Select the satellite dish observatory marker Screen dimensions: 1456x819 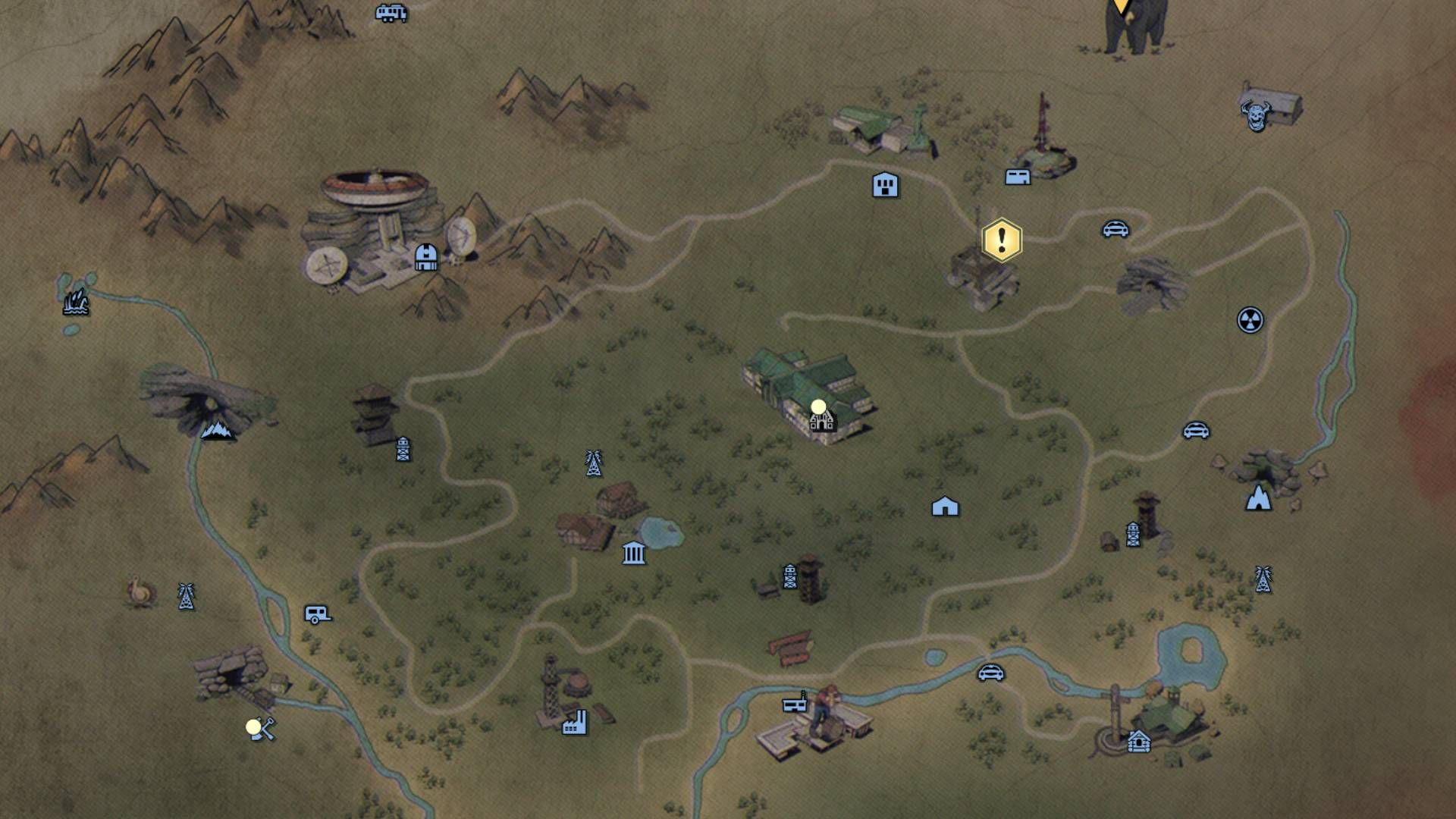426,256
